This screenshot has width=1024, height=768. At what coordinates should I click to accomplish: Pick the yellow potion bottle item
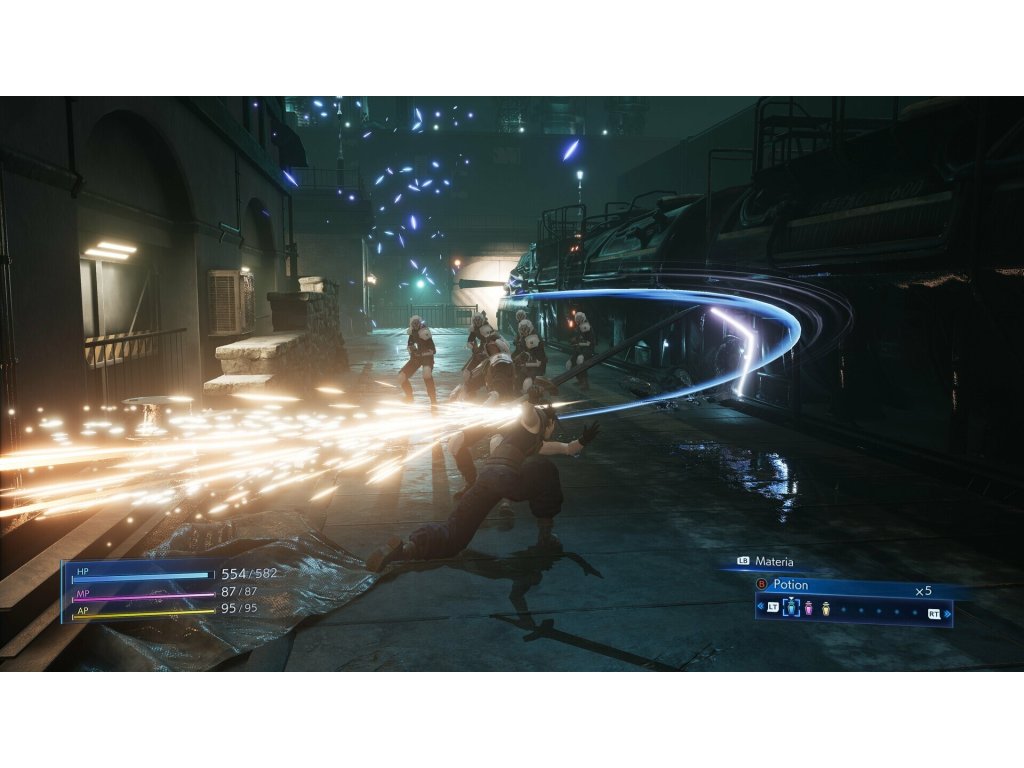pyautogui.click(x=826, y=608)
